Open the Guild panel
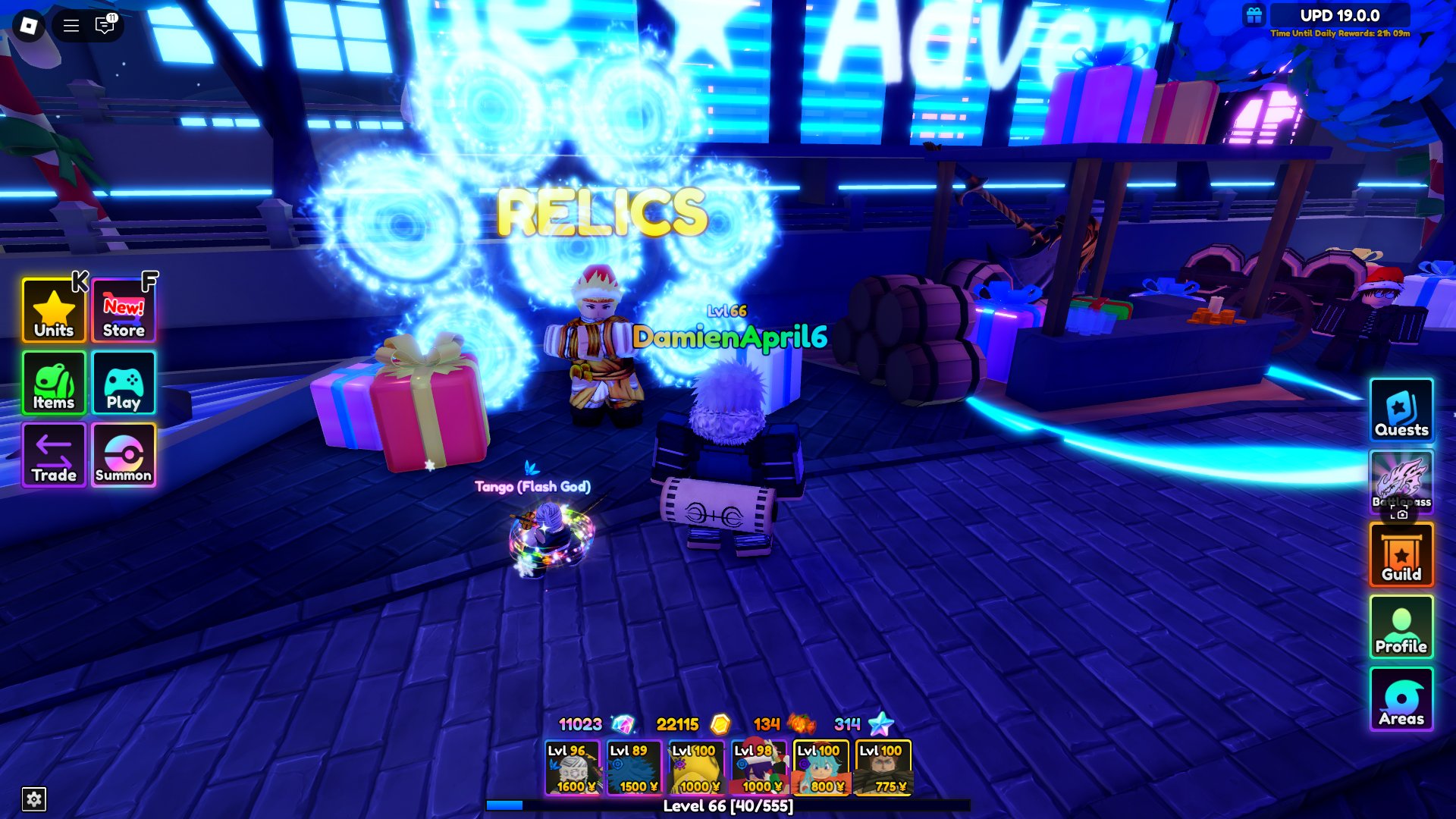Viewport: 1456px width, 819px height. coord(1402,556)
